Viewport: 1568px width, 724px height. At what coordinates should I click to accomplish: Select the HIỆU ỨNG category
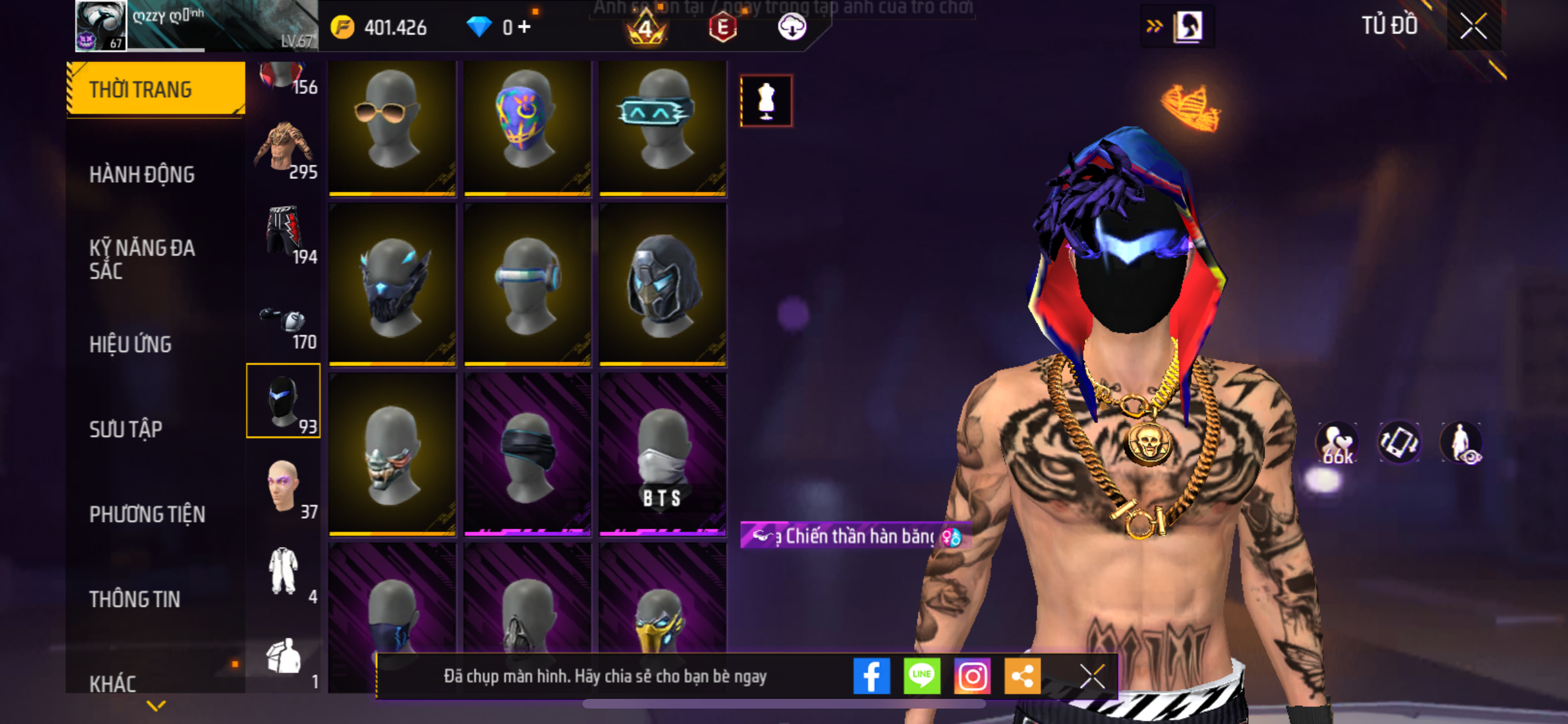pos(131,344)
